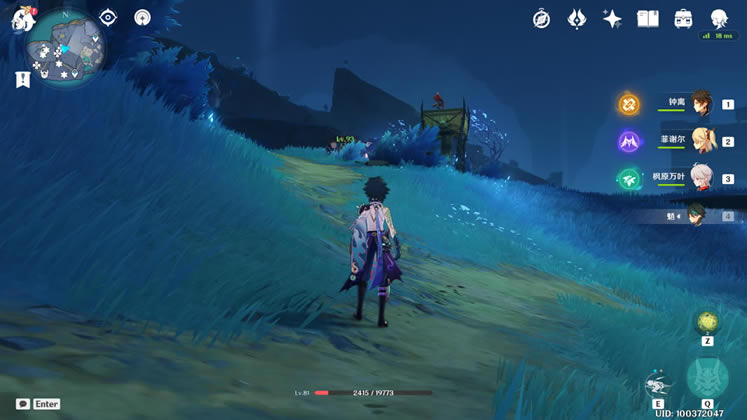
Task: Click the round signal icon beside Elemental Sight
Action: [x=142, y=18]
